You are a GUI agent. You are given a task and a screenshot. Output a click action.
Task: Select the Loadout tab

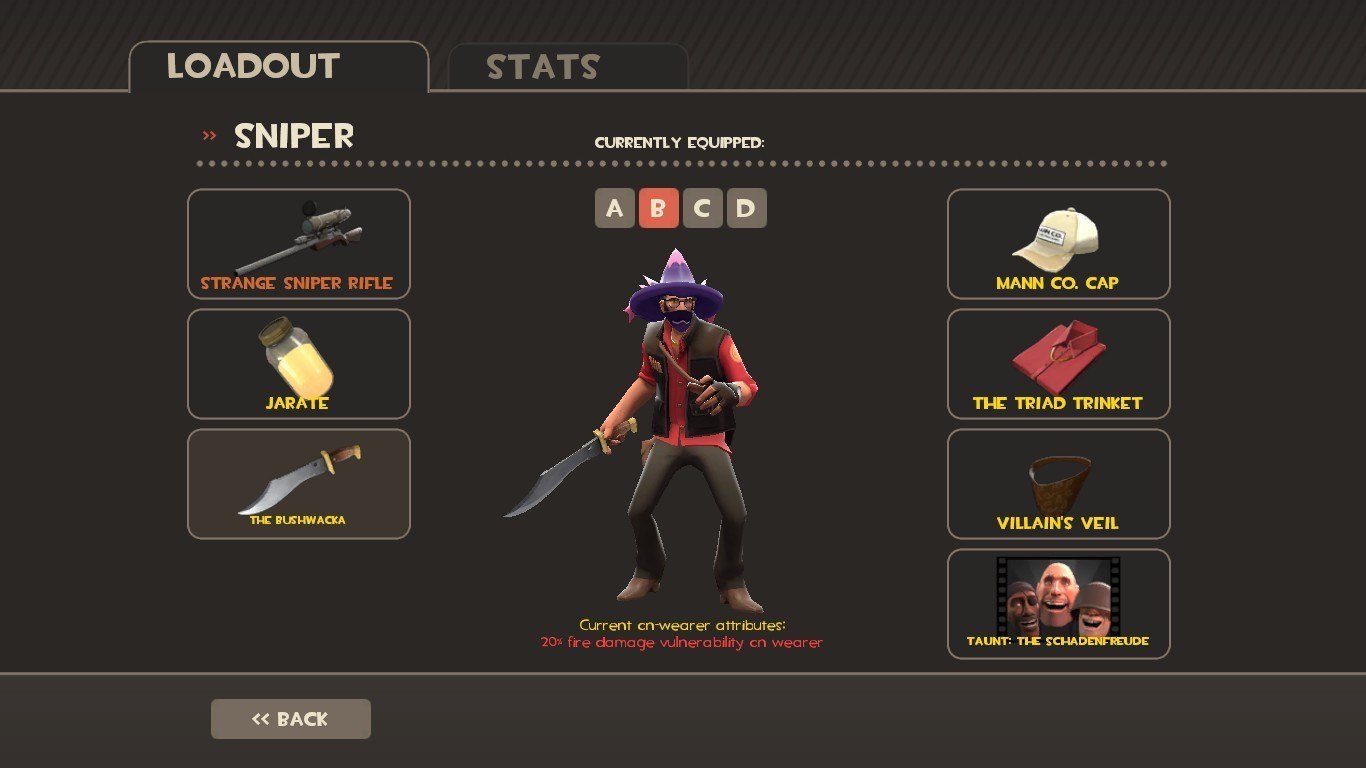tap(278, 67)
